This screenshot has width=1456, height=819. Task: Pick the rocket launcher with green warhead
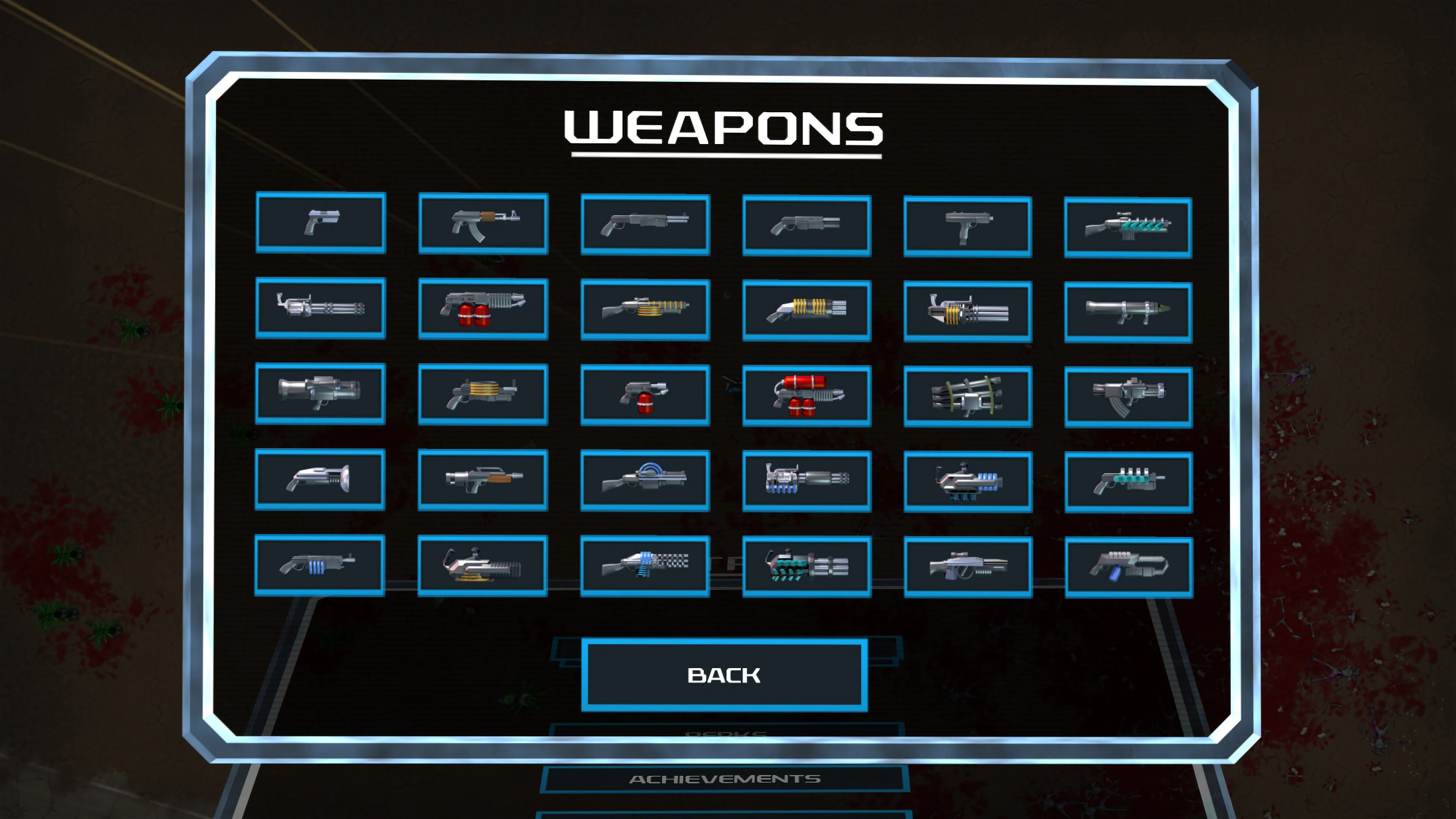pos(1129,309)
